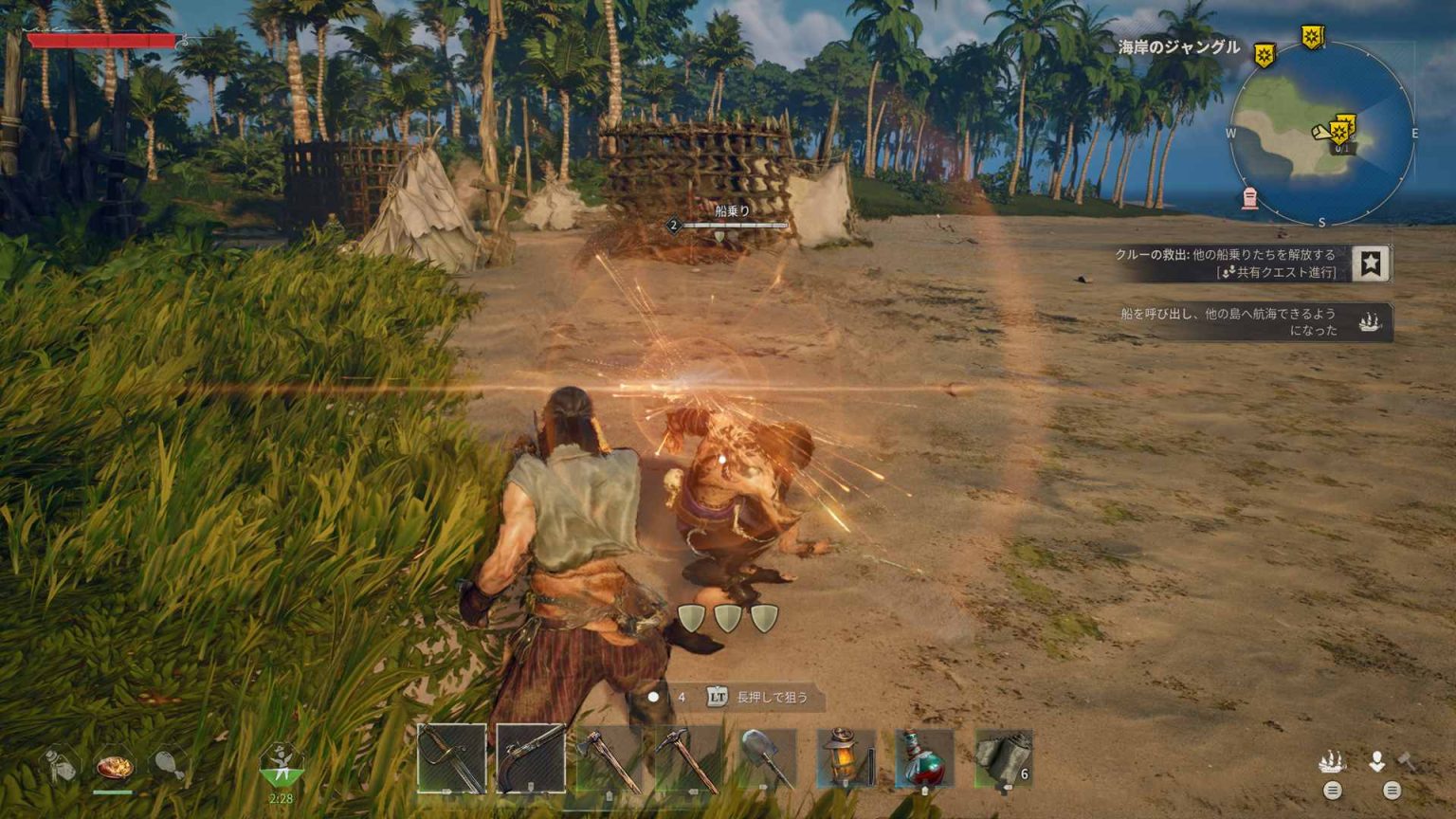Click the gold quest marker at minimap top

tap(1312, 38)
